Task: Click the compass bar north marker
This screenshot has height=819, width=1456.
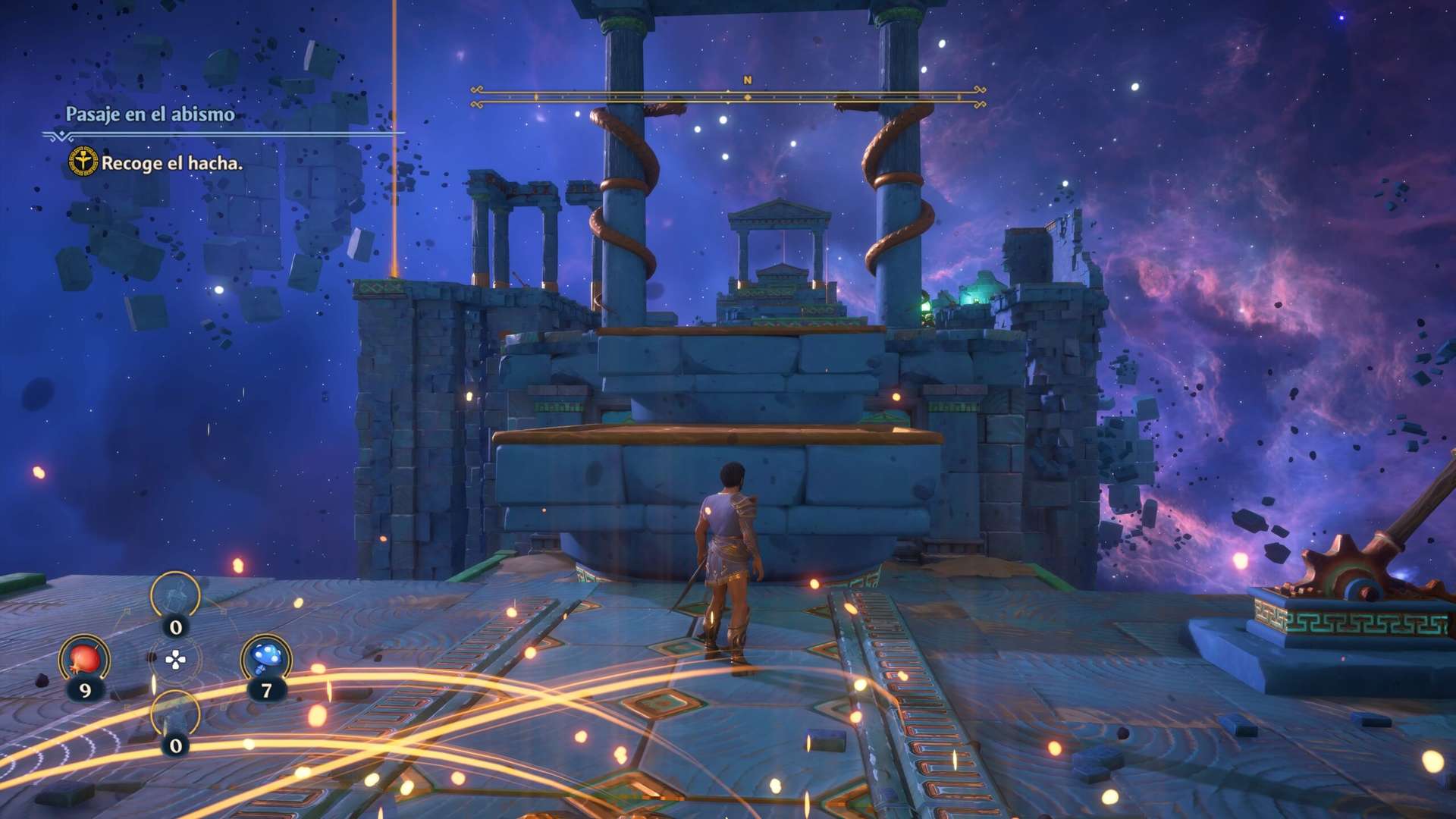Action: tap(747, 80)
